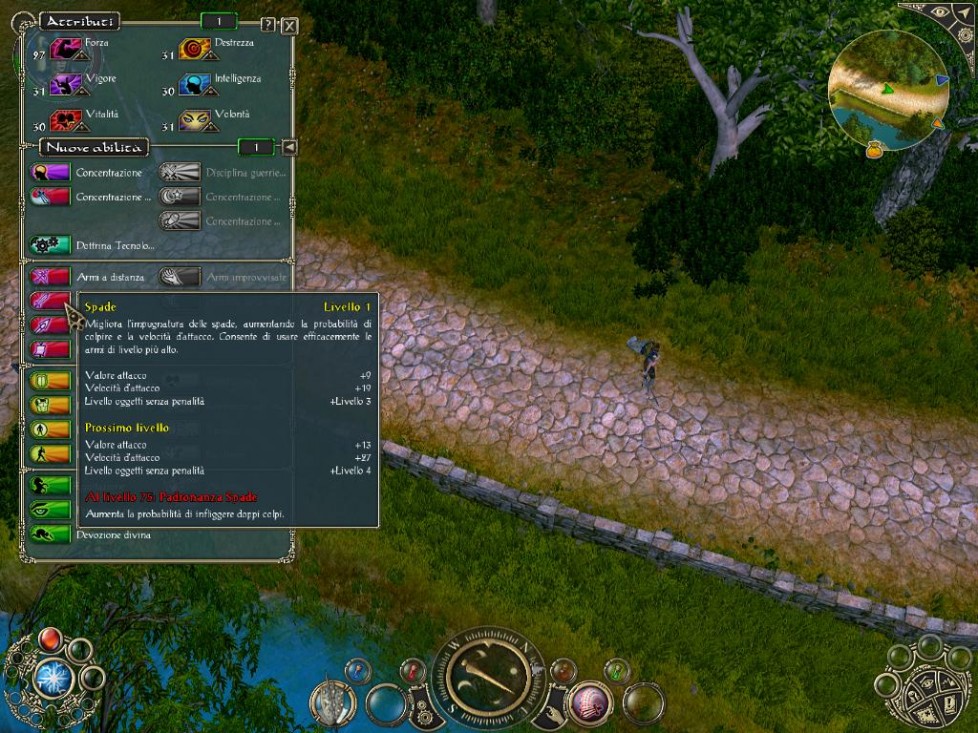Choose the Armi a distanza skill
Image resolution: width=978 pixels, height=733 pixels.
pos(50,277)
